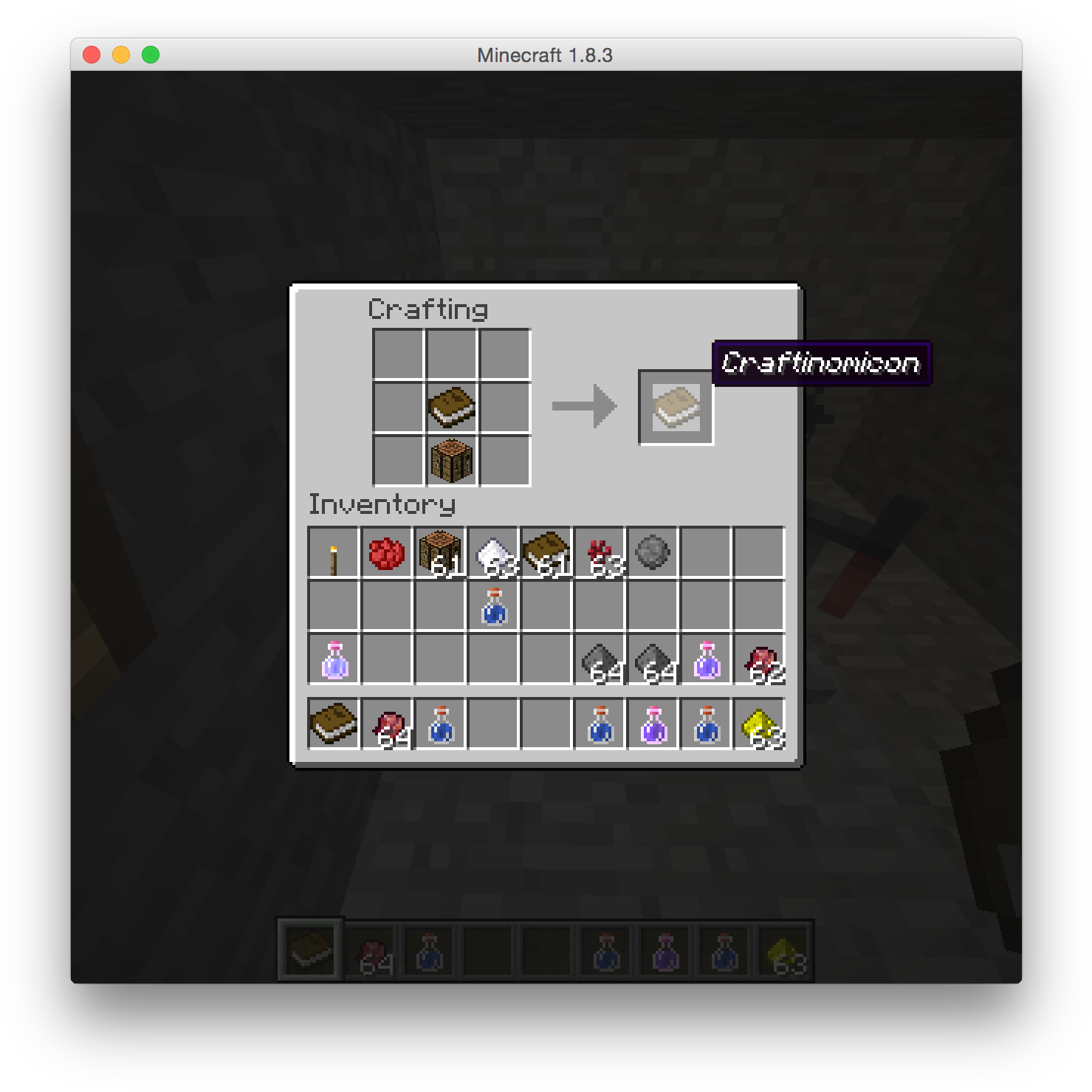Click the green zoom button in the title bar

tap(149, 53)
